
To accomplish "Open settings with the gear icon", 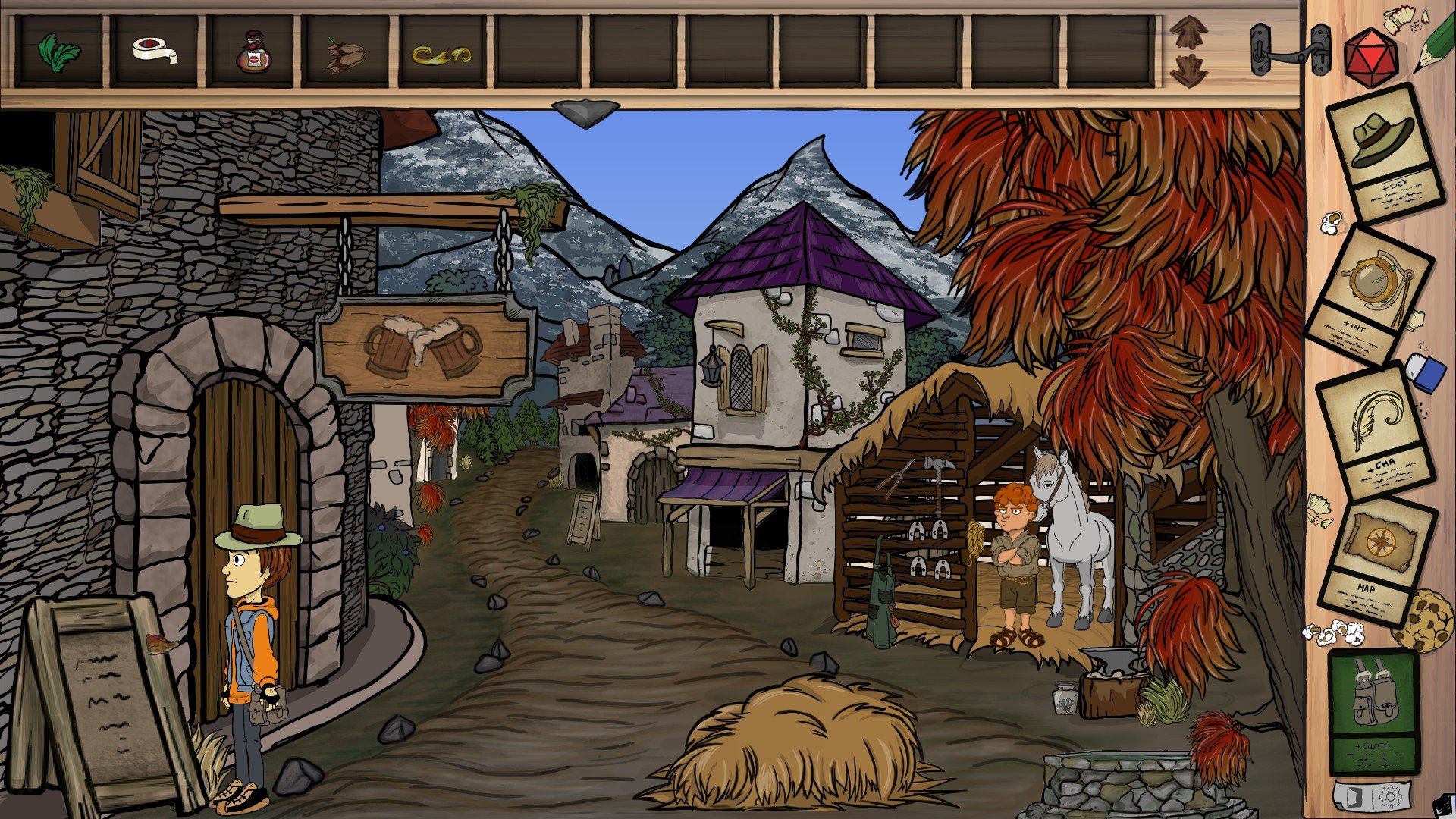I will tap(1390, 797).
